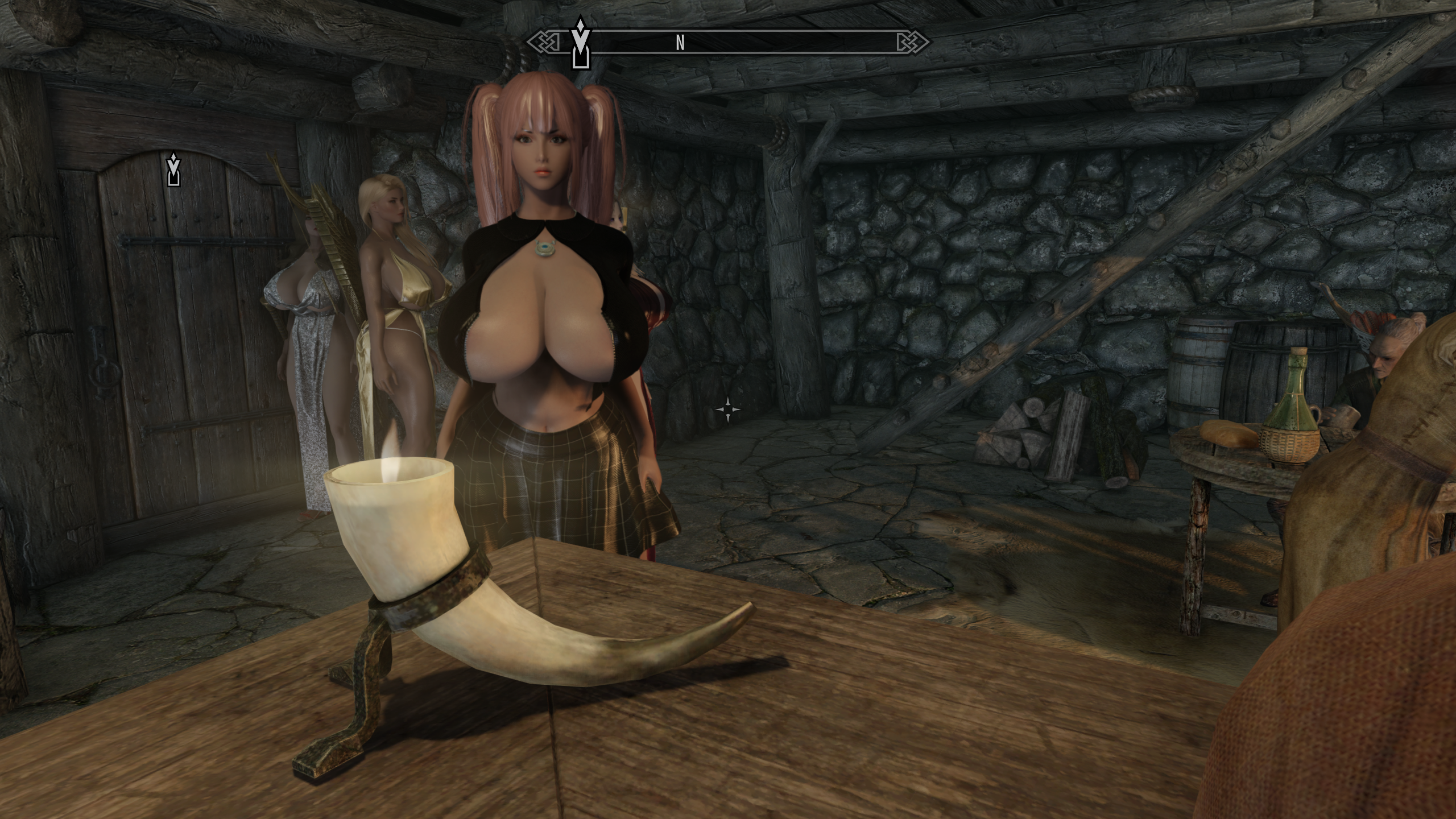Click the N north indicator on the compass

(680, 43)
